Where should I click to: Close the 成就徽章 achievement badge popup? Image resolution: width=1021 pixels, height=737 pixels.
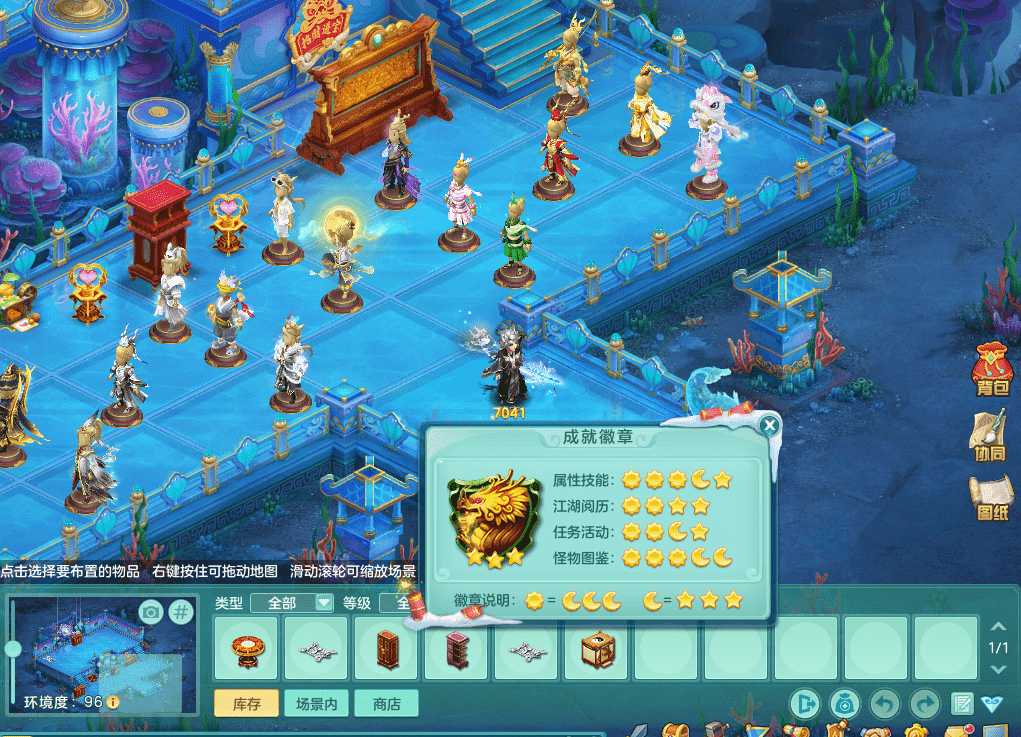769,426
